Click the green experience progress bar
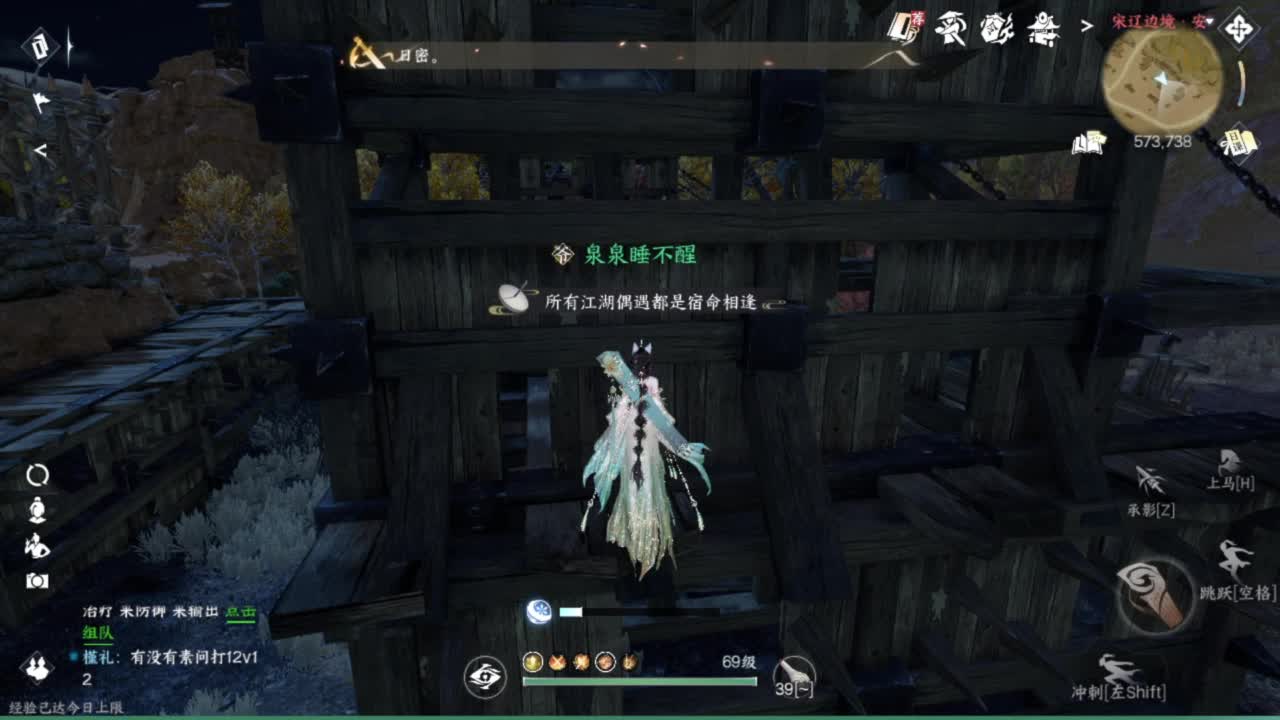Image resolution: width=1280 pixels, height=720 pixels. coord(640,680)
